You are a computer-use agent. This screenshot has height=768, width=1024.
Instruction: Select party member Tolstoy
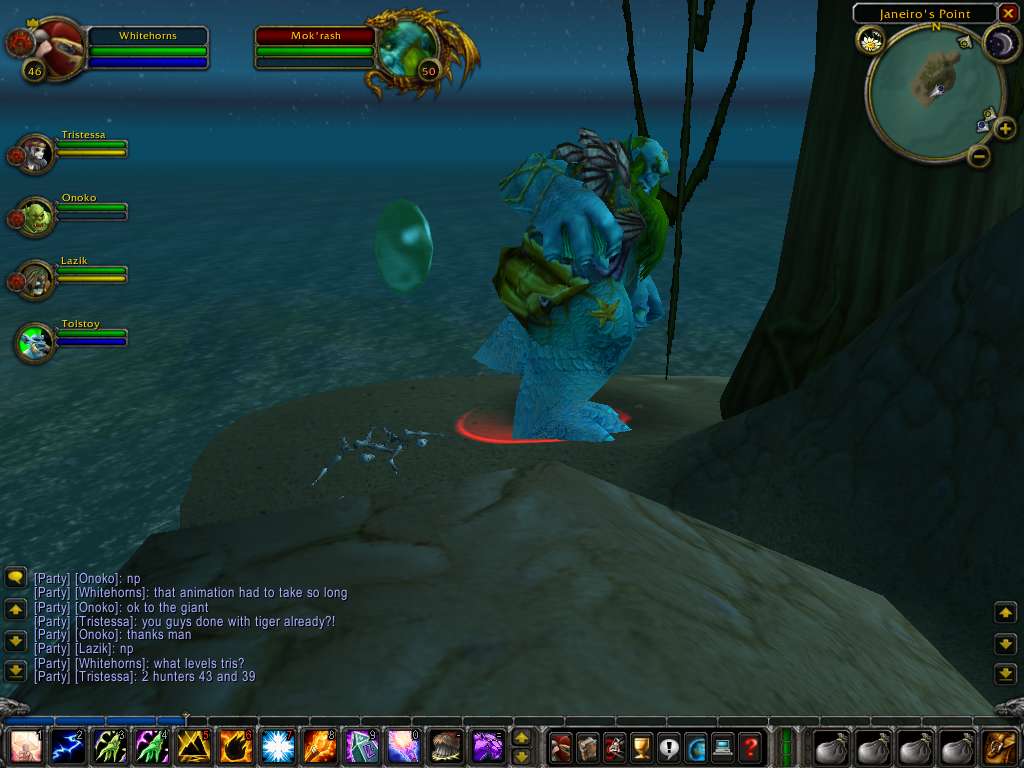[37, 343]
